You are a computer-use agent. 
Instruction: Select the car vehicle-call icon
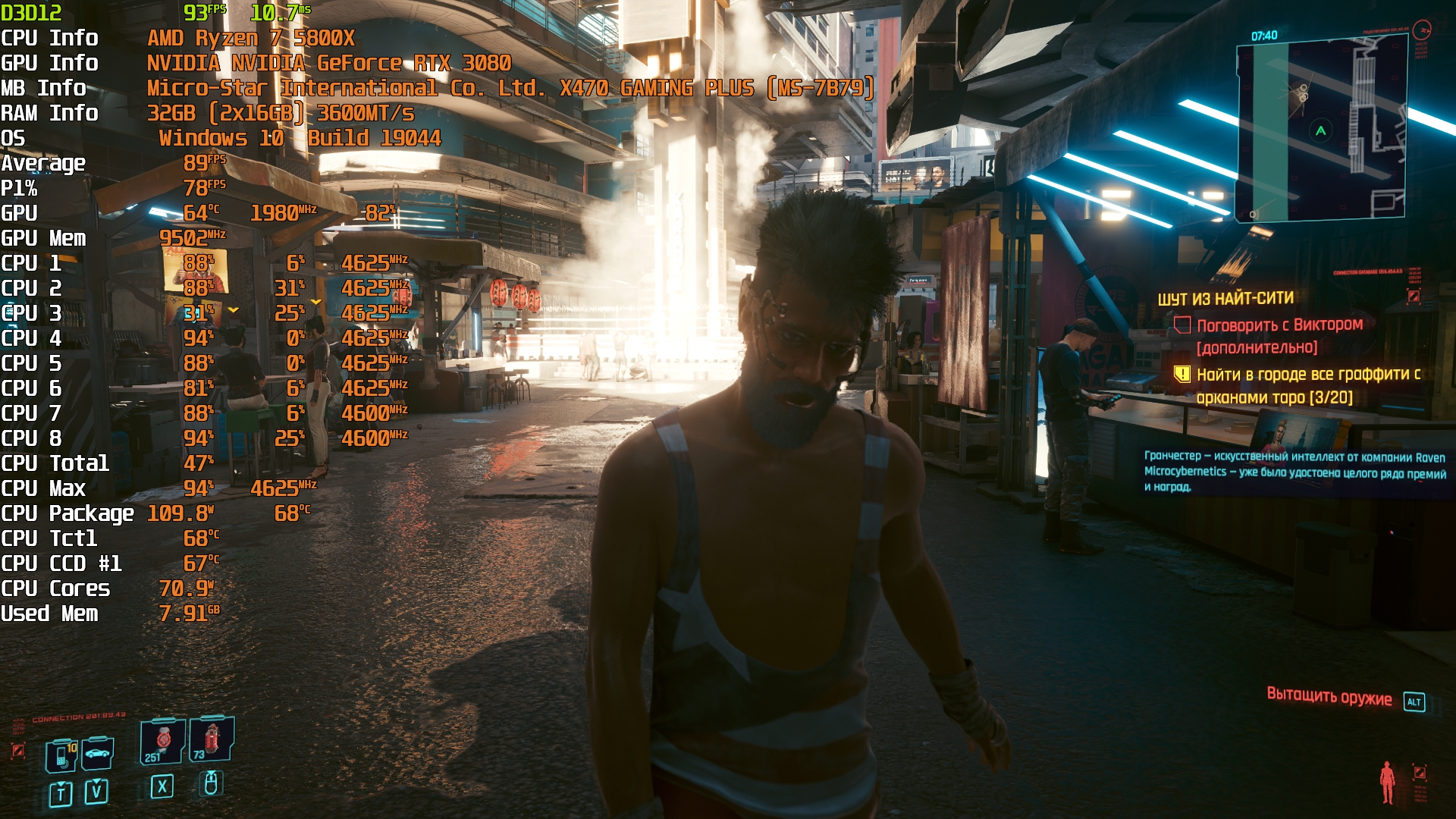[97, 753]
